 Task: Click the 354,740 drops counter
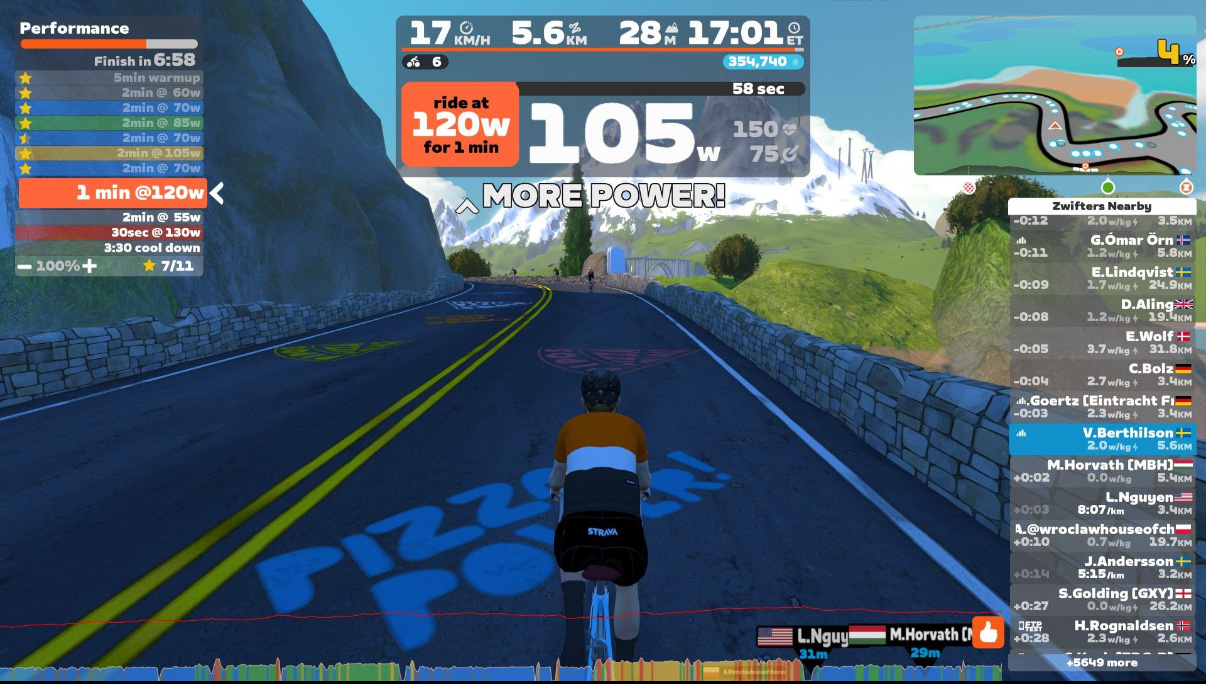tap(763, 62)
